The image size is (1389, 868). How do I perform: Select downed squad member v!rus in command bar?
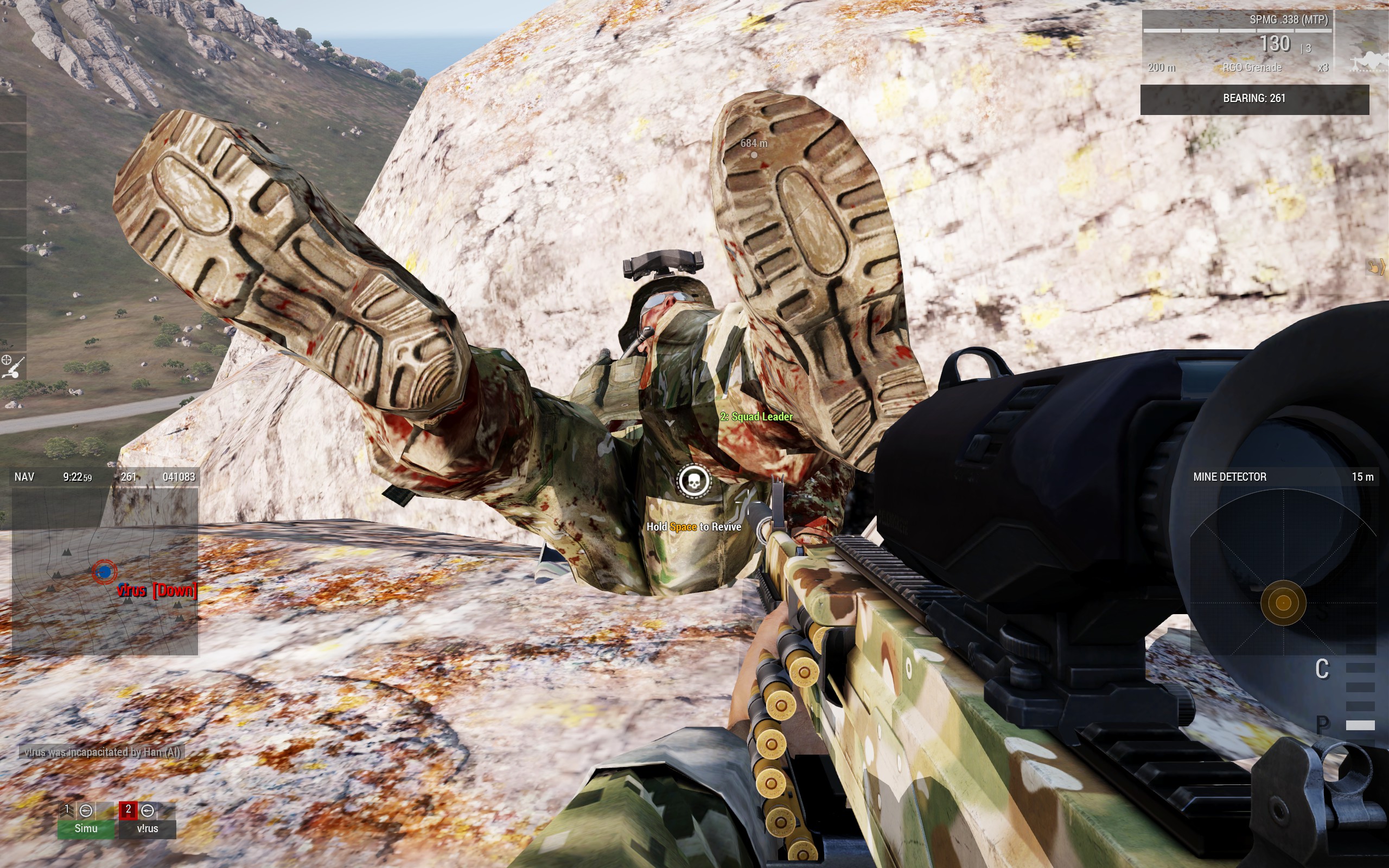pos(147,820)
